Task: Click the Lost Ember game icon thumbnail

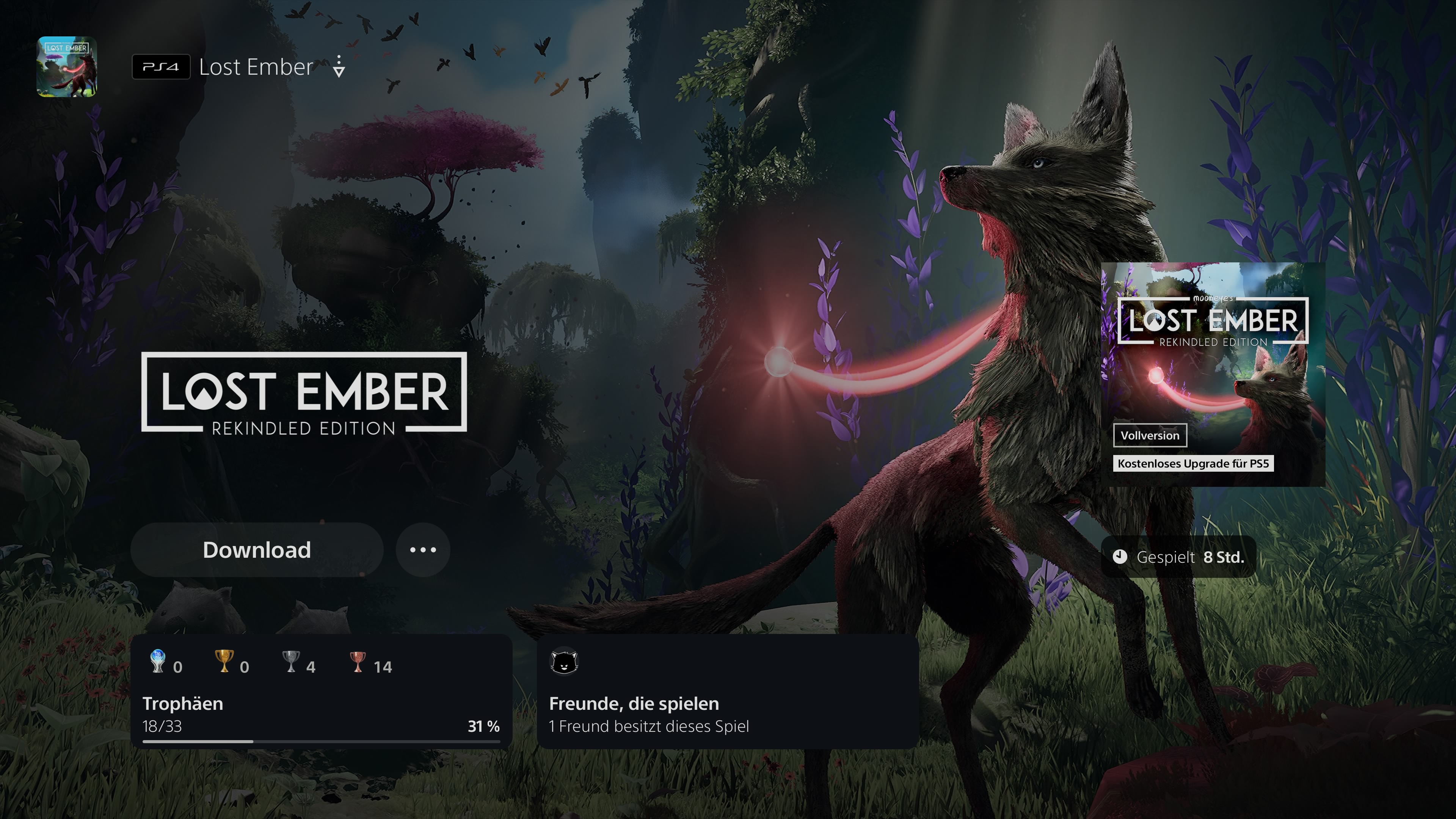Action: [67, 67]
